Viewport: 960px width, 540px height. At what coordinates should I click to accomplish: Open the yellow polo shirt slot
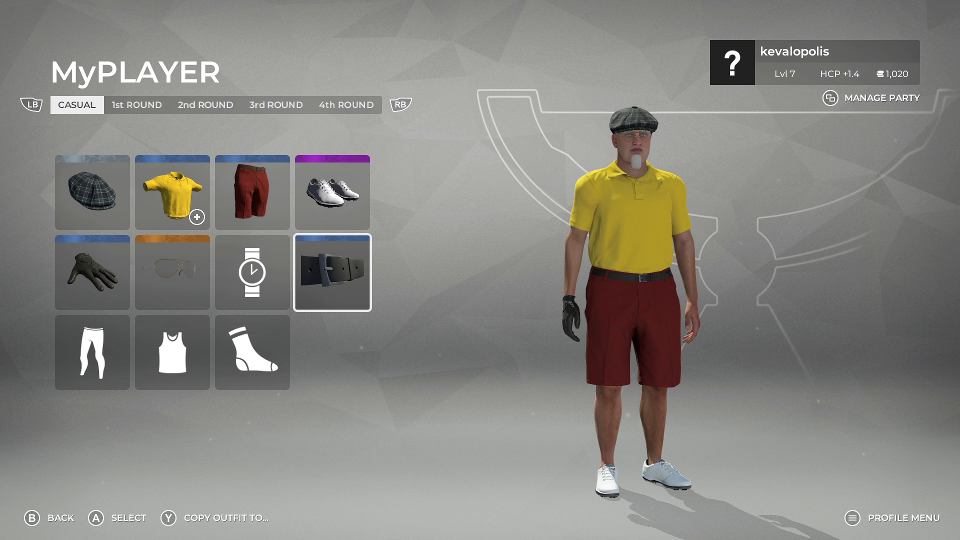(x=172, y=192)
